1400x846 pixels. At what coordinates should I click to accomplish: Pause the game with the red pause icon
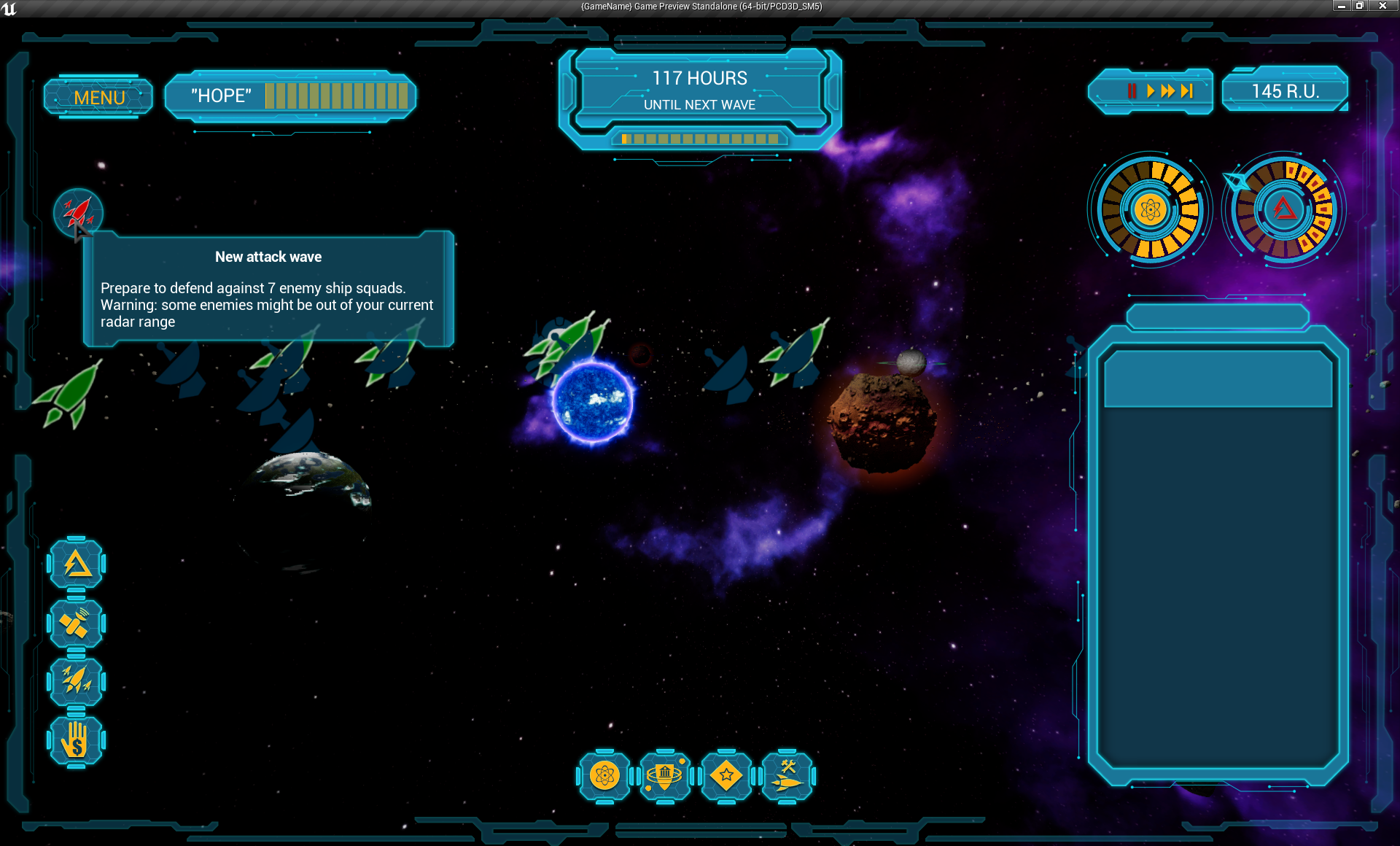point(1132,91)
